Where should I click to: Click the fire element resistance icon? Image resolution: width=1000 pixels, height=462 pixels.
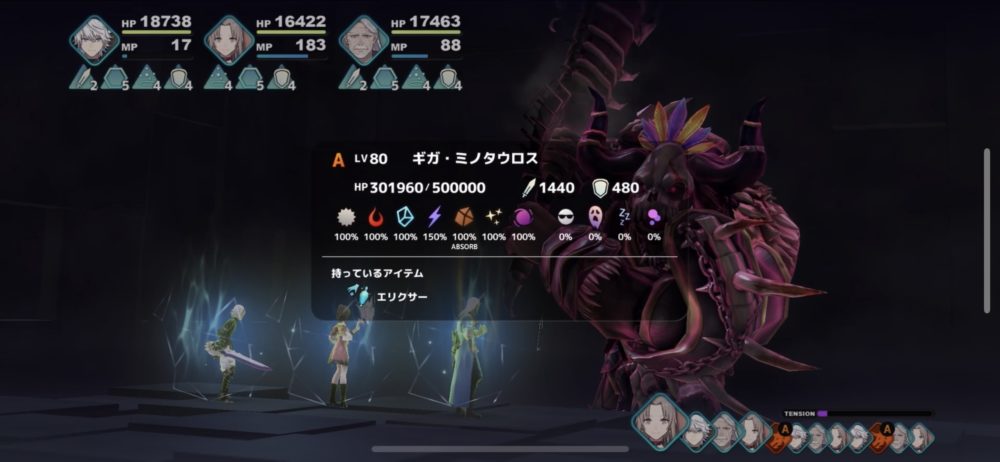376,217
